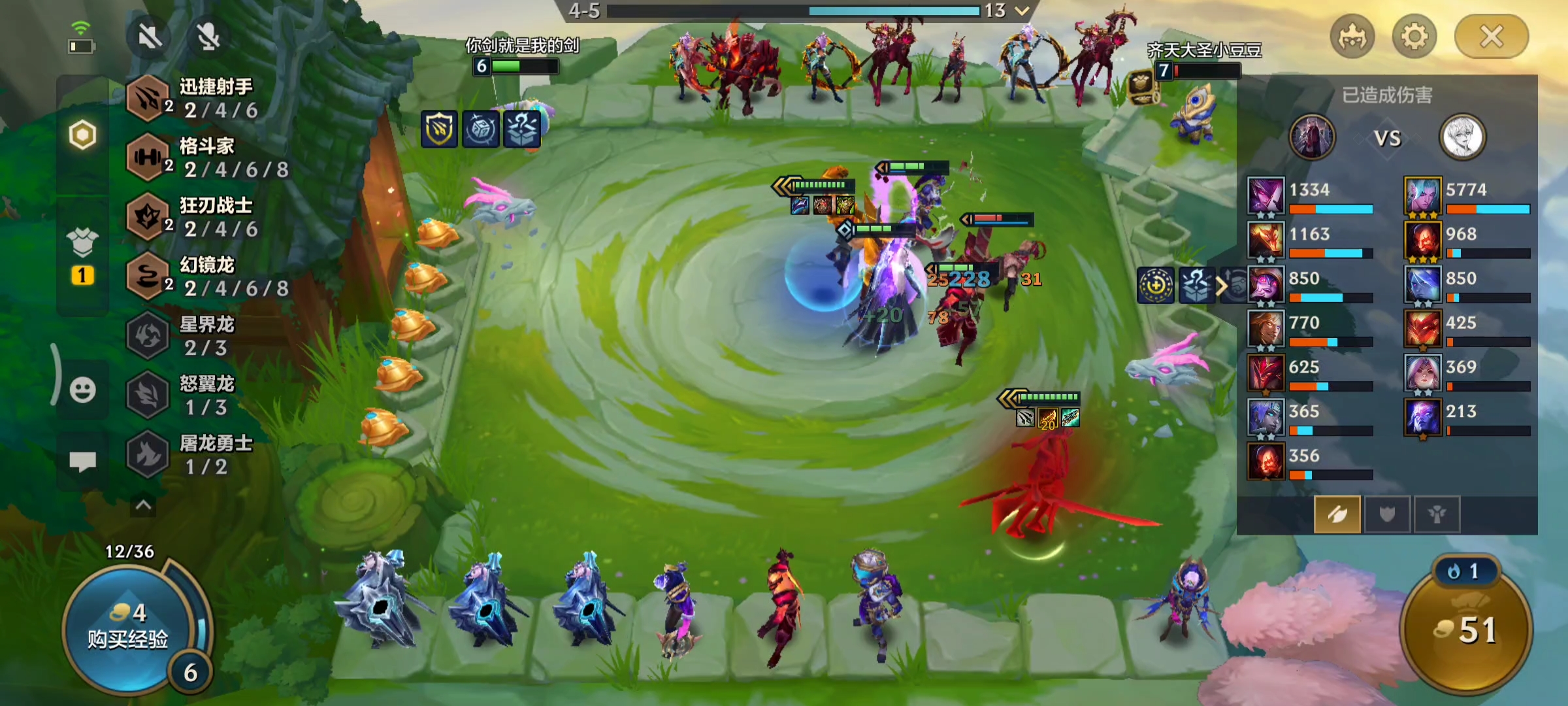Screen dimensions: 1568x706
Task: Toggle the muted speaker icon
Action: tap(150, 37)
